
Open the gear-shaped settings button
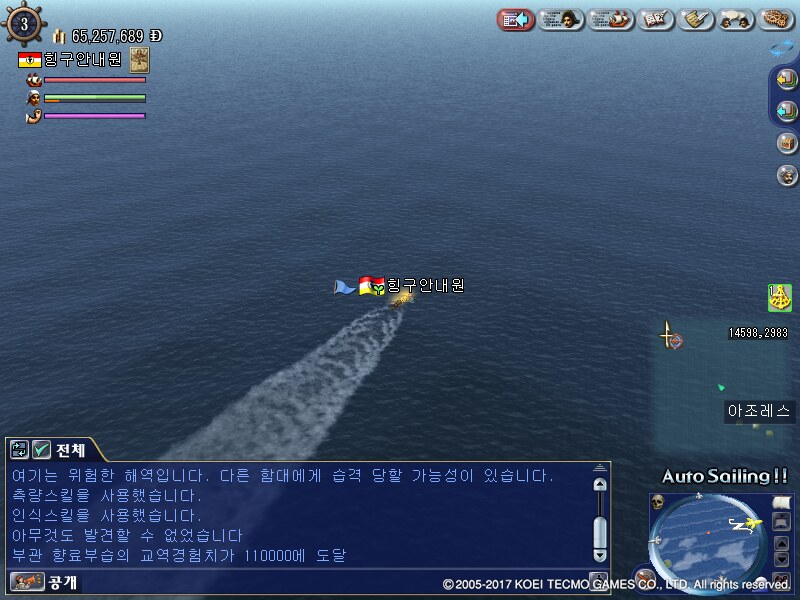point(777,19)
